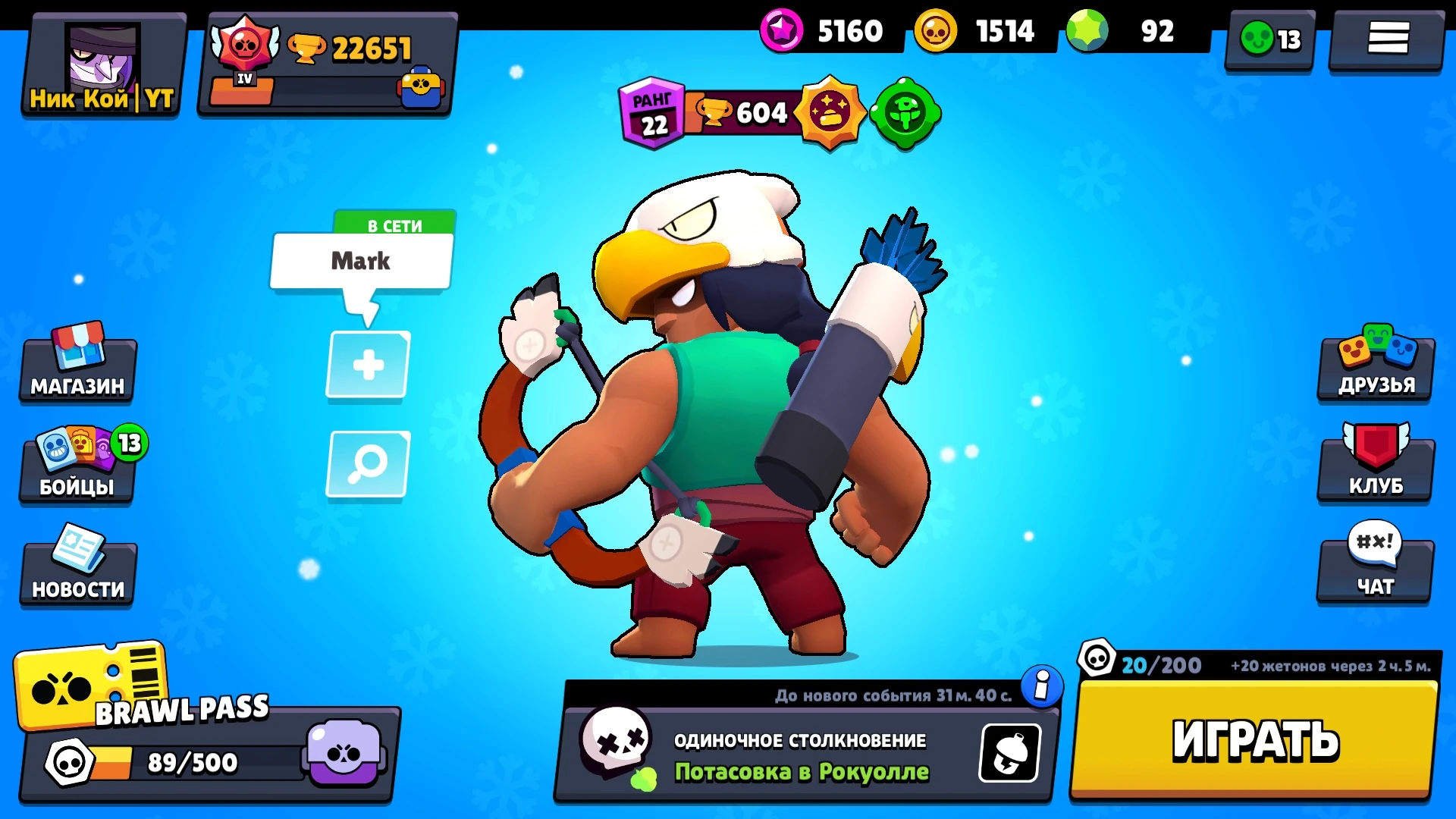1456x819 pixels.
Task: Tap the Mark teammate speech bubble
Action: pyautogui.click(x=361, y=261)
